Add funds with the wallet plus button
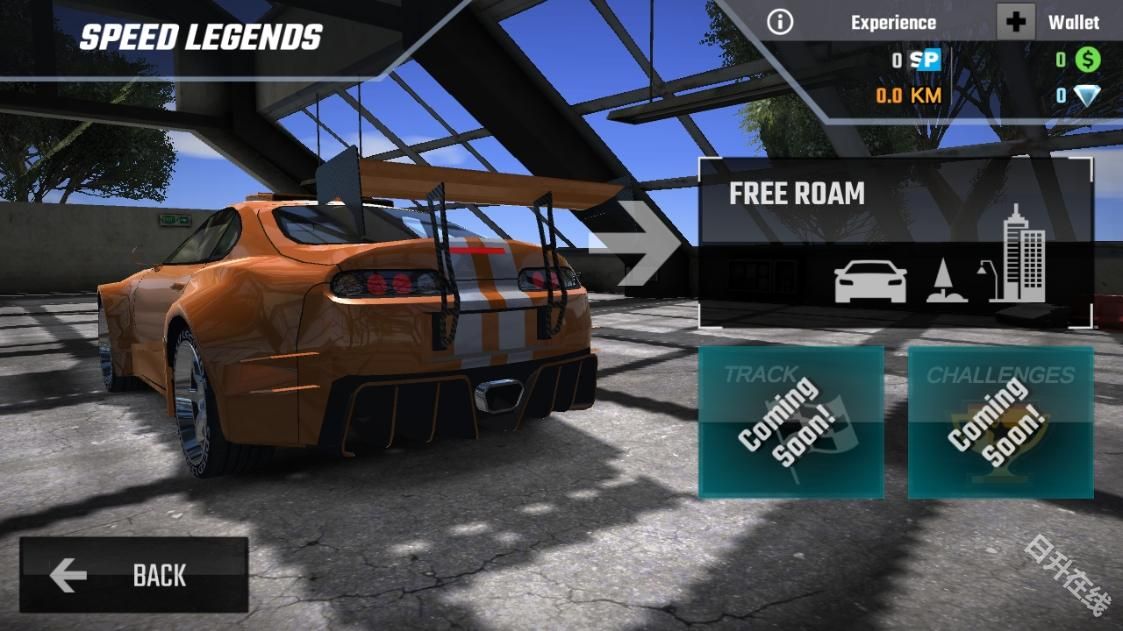Screen dimensions: 1123x631 [1015, 22]
